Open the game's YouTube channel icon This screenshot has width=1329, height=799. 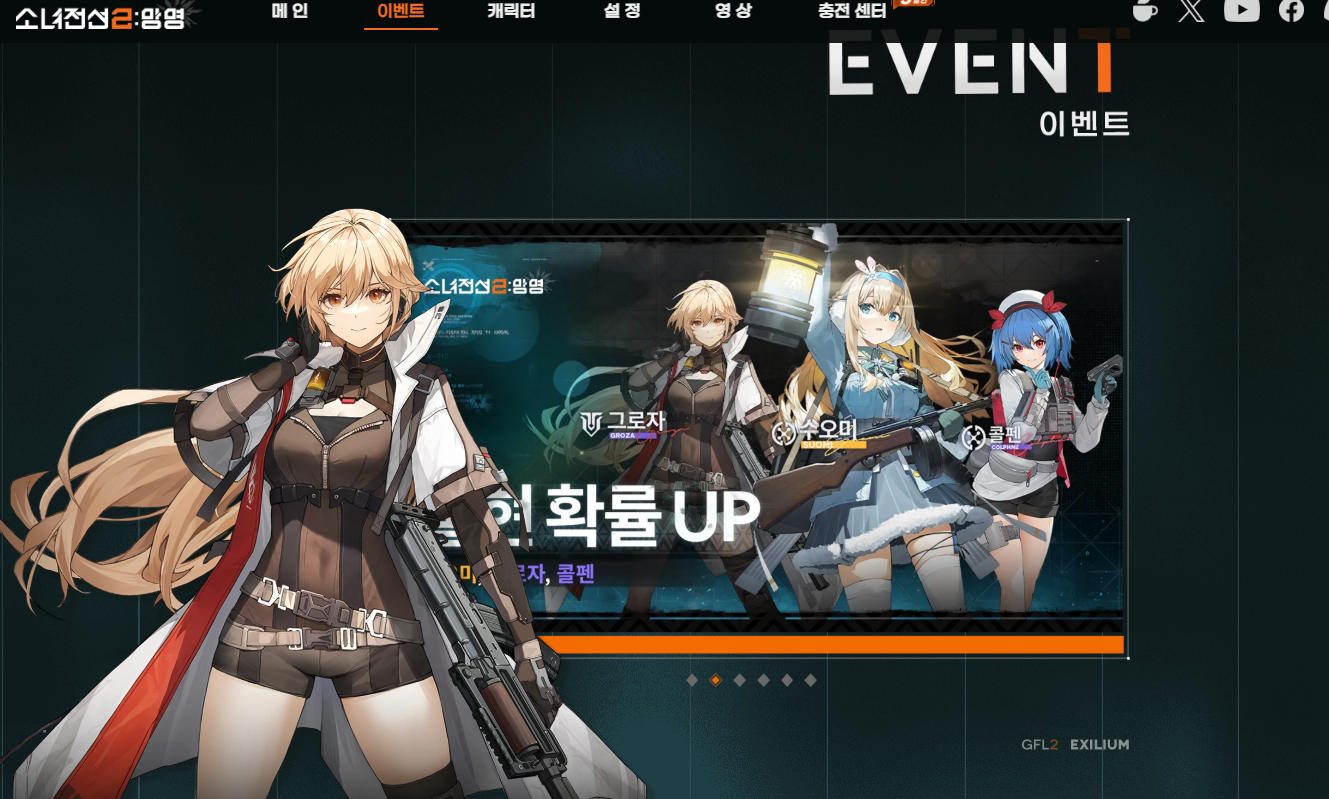tap(1242, 12)
